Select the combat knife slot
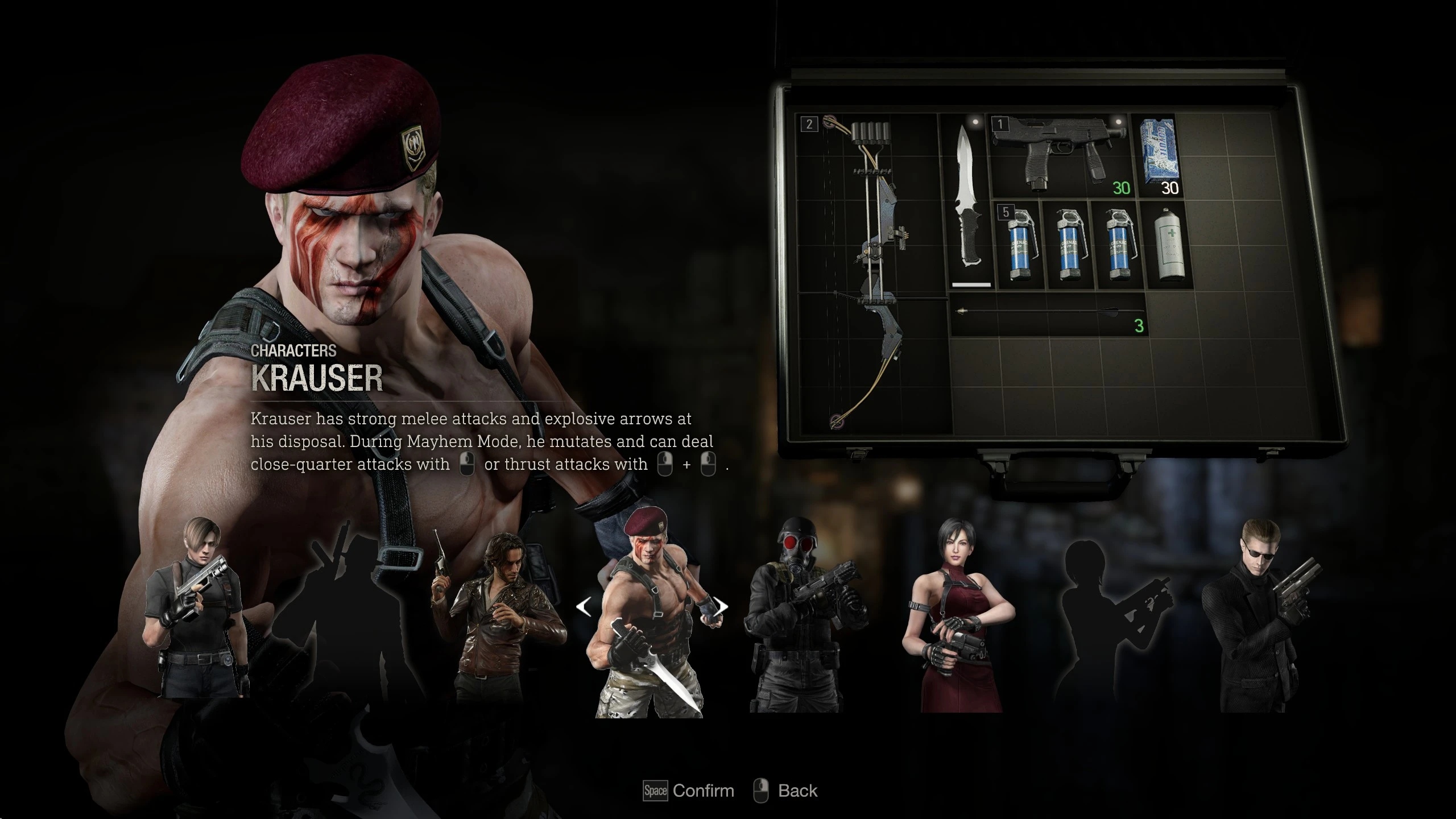 click(x=970, y=202)
